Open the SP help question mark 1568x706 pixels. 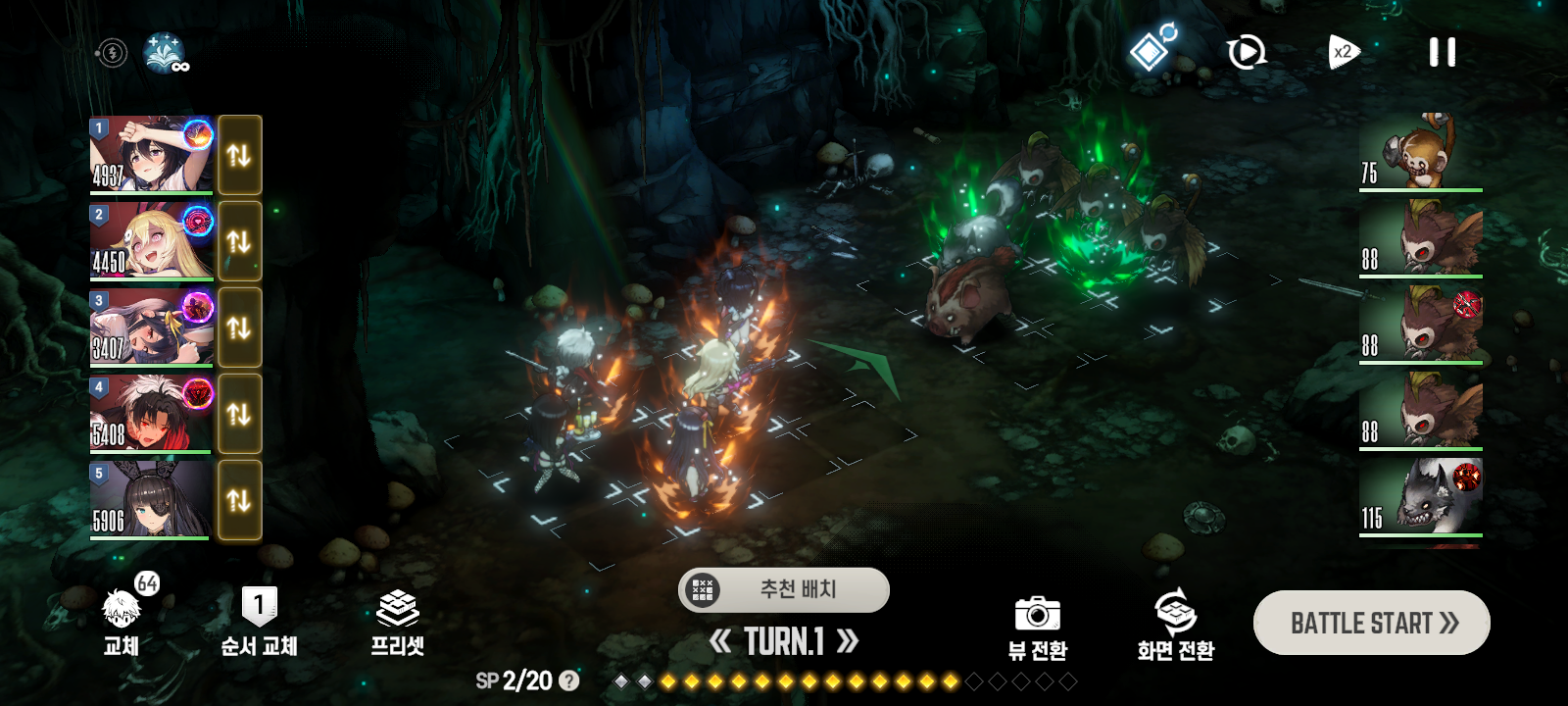(x=568, y=681)
